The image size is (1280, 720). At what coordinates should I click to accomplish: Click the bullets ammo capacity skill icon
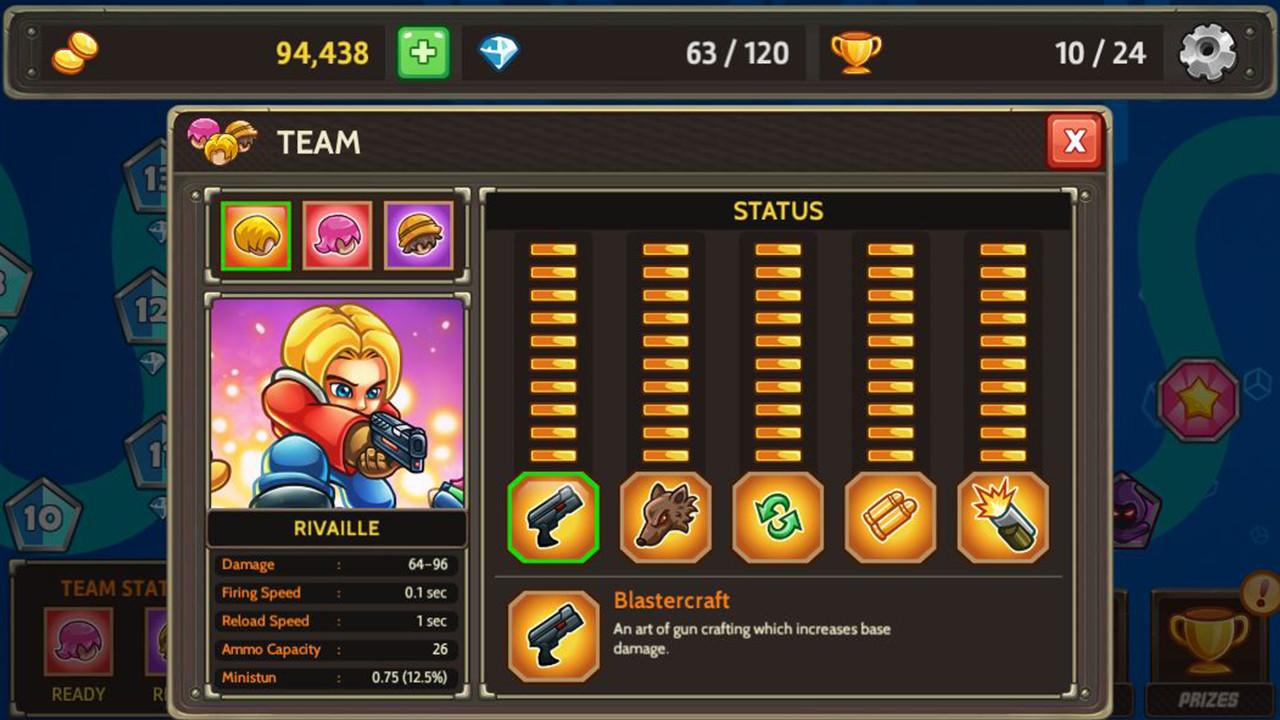891,520
